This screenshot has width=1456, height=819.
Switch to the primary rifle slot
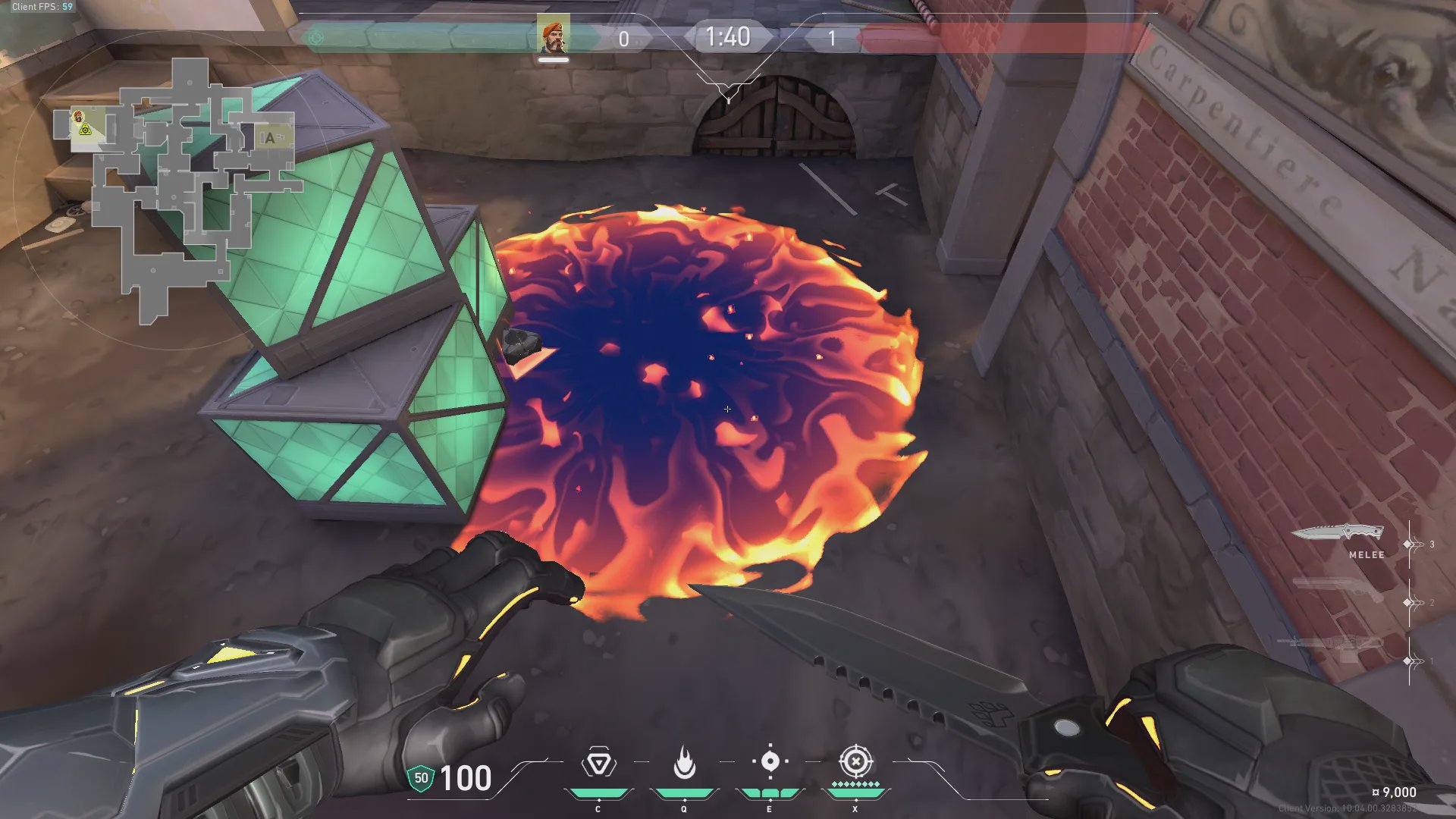(1332, 646)
